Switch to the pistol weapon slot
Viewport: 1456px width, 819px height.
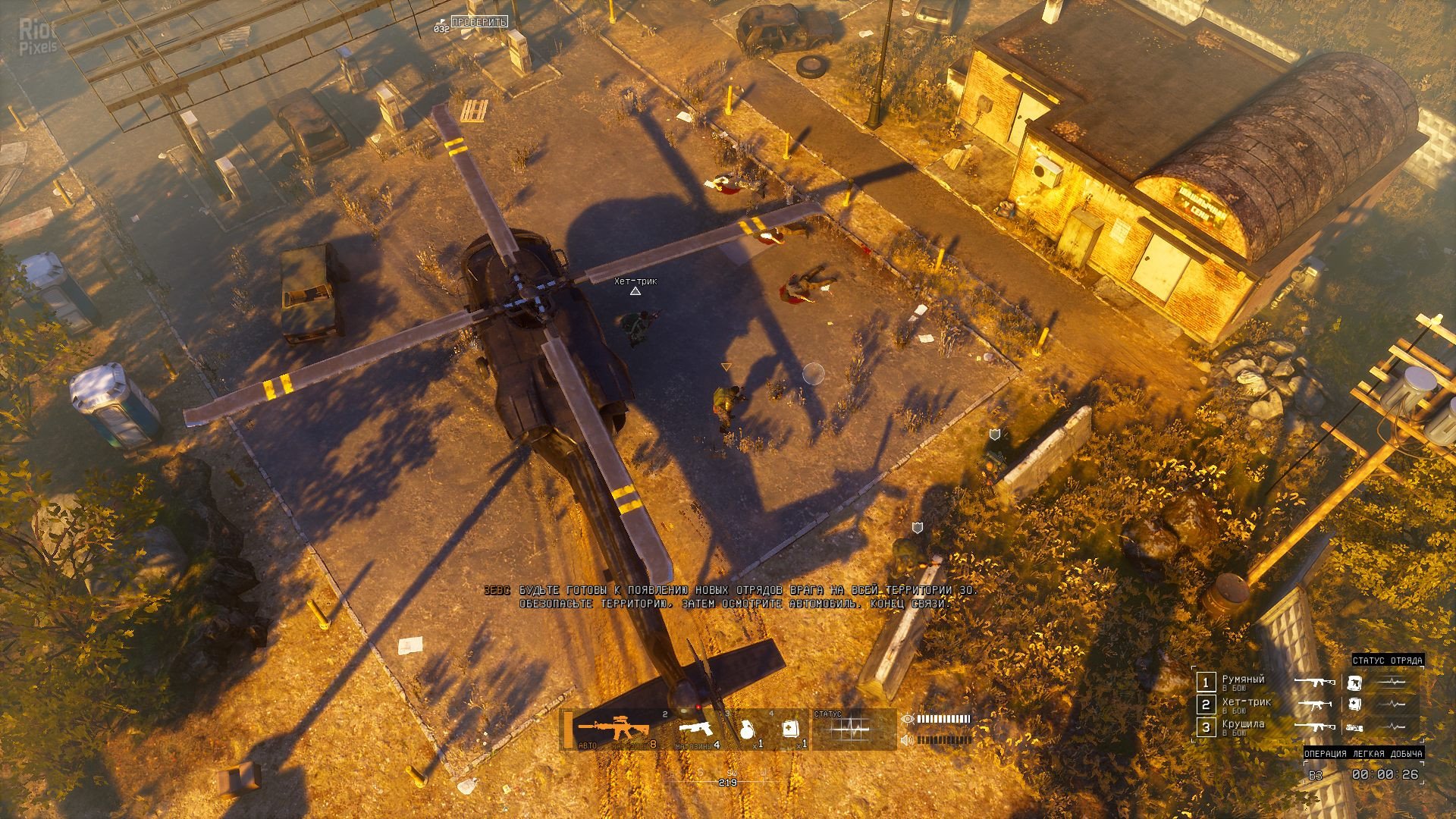[698, 730]
